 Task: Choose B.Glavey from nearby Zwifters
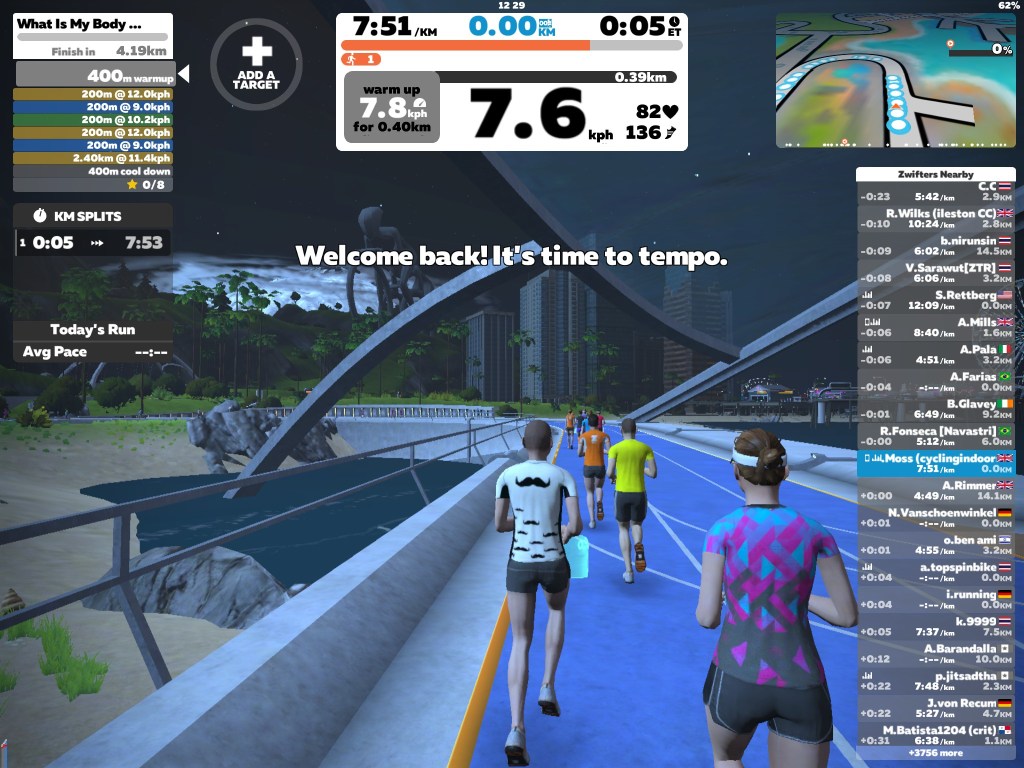point(936,408)
